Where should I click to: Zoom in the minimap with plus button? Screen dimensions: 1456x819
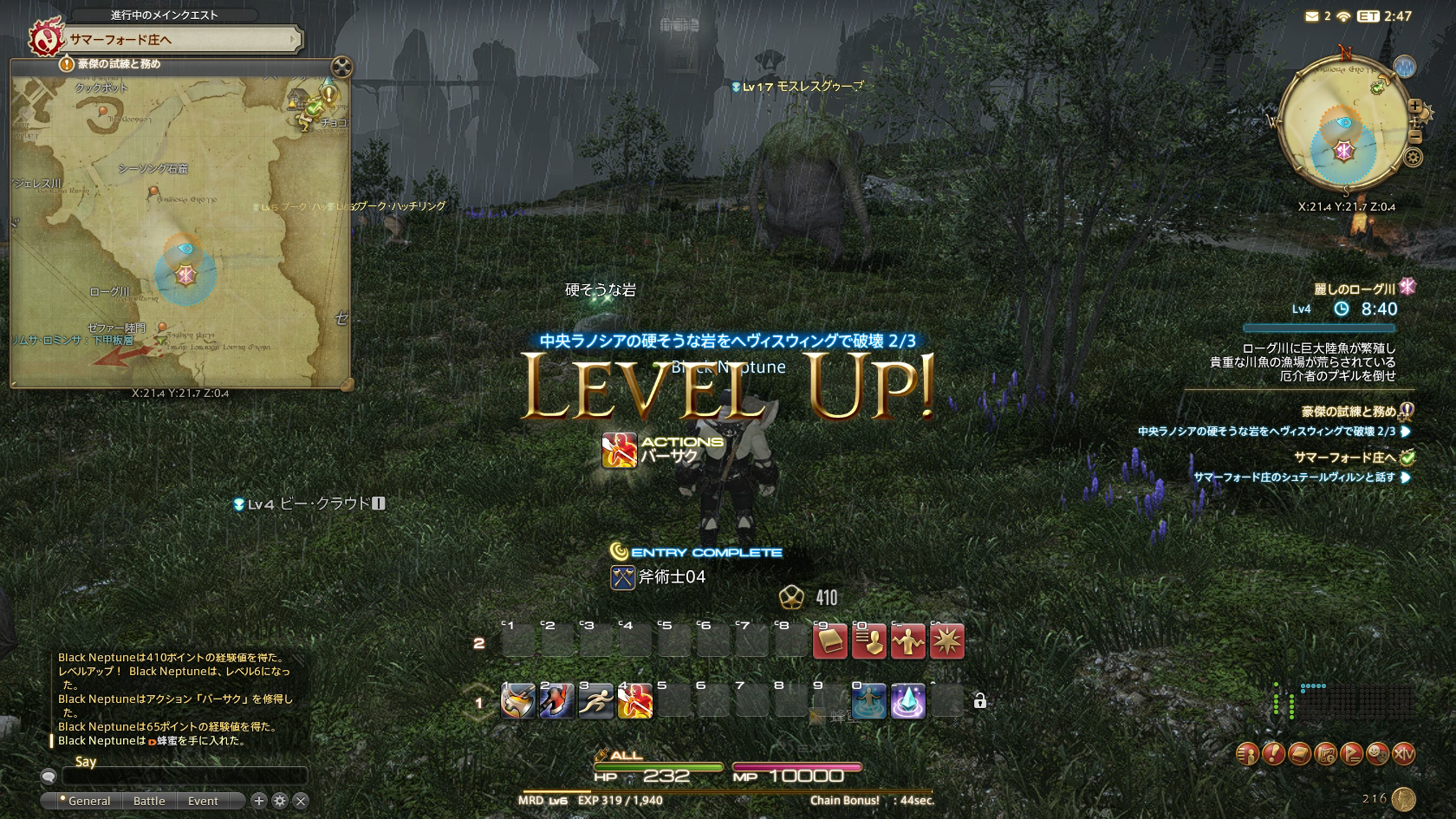1415,107
